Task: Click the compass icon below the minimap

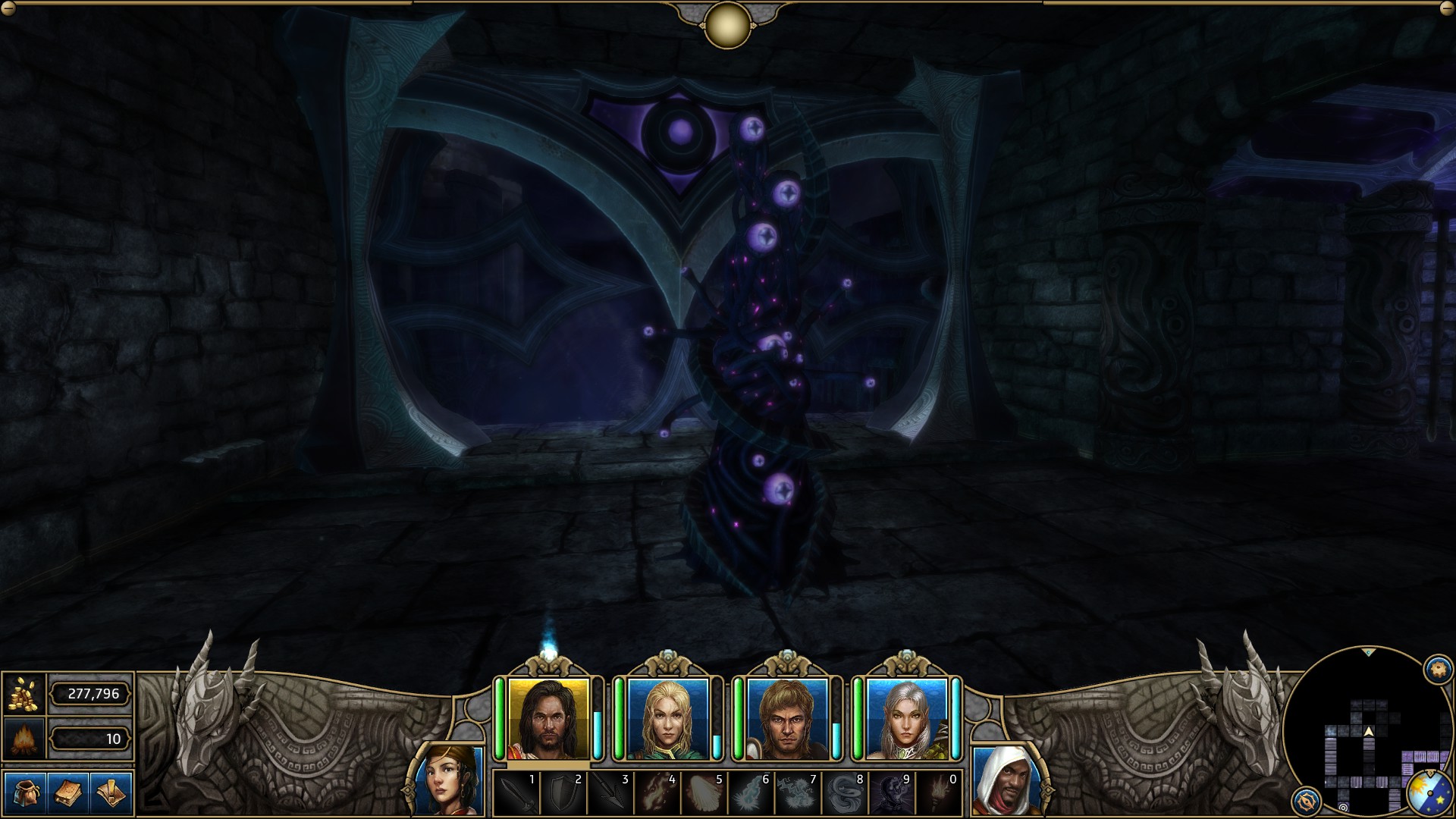Action: click(1305, 802)
